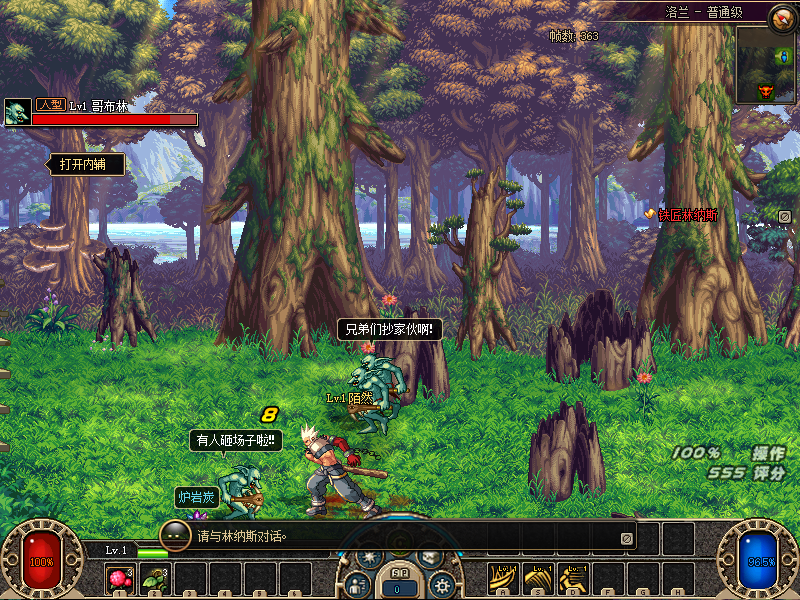
Task: Activate the first golden slash skill
Action: [503, 578]
